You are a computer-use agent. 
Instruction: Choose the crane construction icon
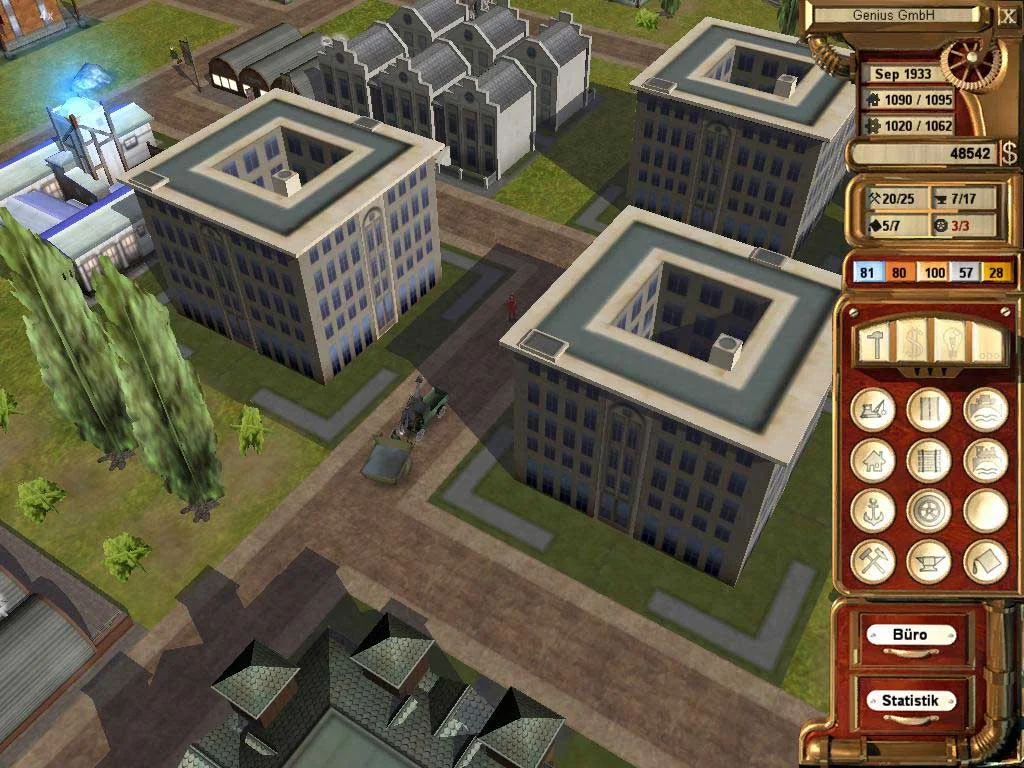[x=872, y=410]
